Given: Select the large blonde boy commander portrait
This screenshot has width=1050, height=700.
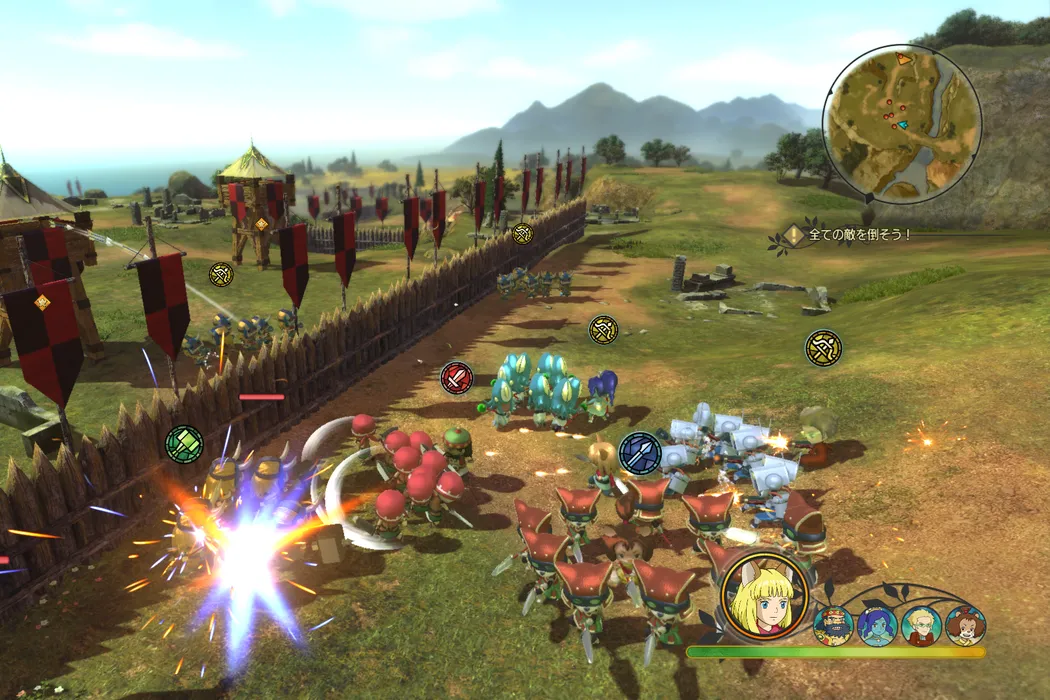Looking at the screenshot, I should point(765,597).
